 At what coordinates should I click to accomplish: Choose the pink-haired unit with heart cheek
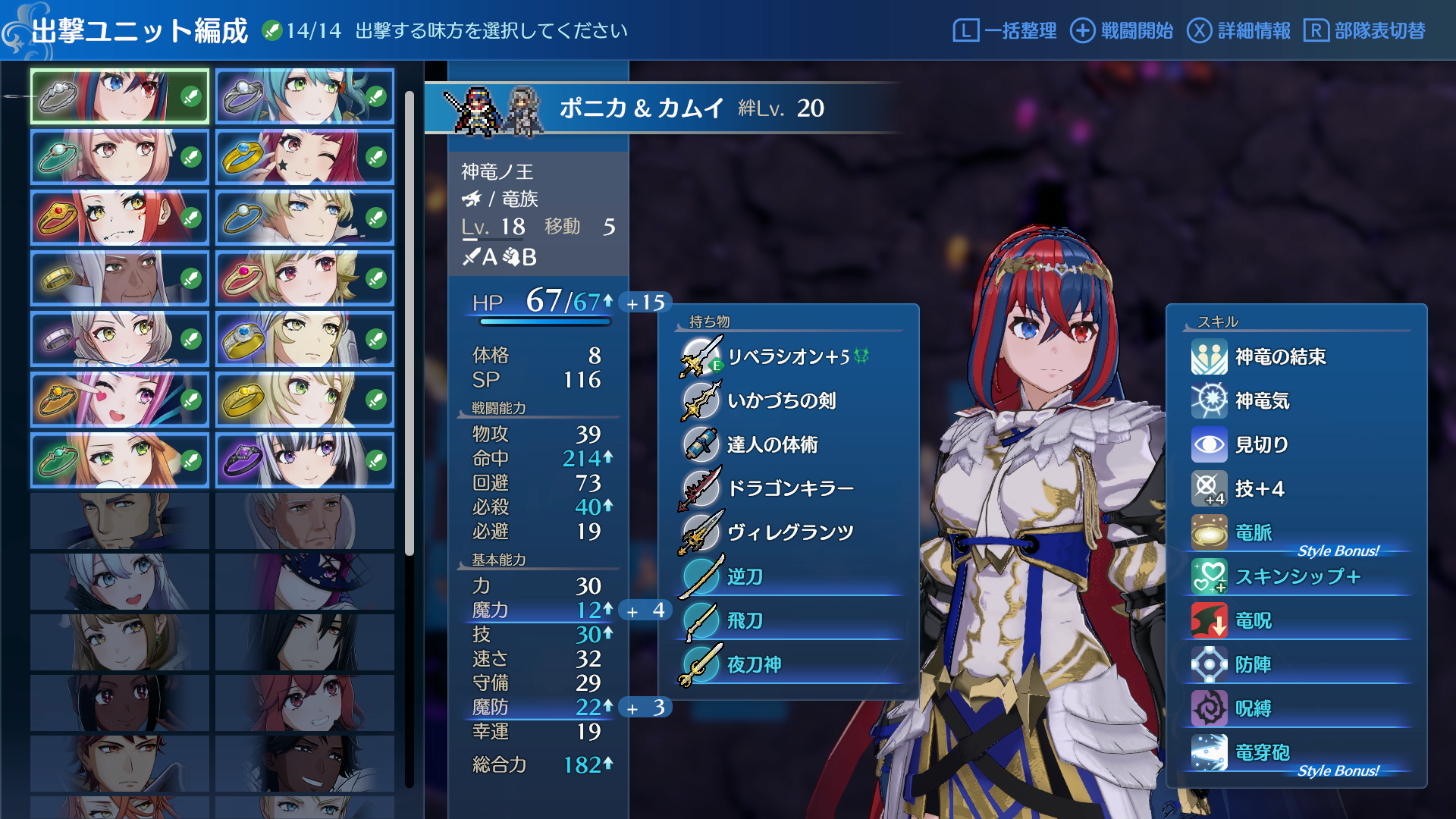coord(120,400)
